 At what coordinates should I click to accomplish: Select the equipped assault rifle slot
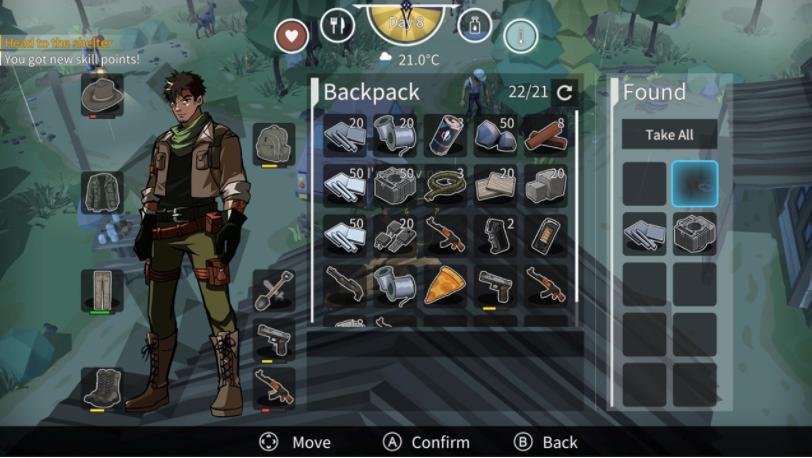pyautogui.click(x=273, y=387)
